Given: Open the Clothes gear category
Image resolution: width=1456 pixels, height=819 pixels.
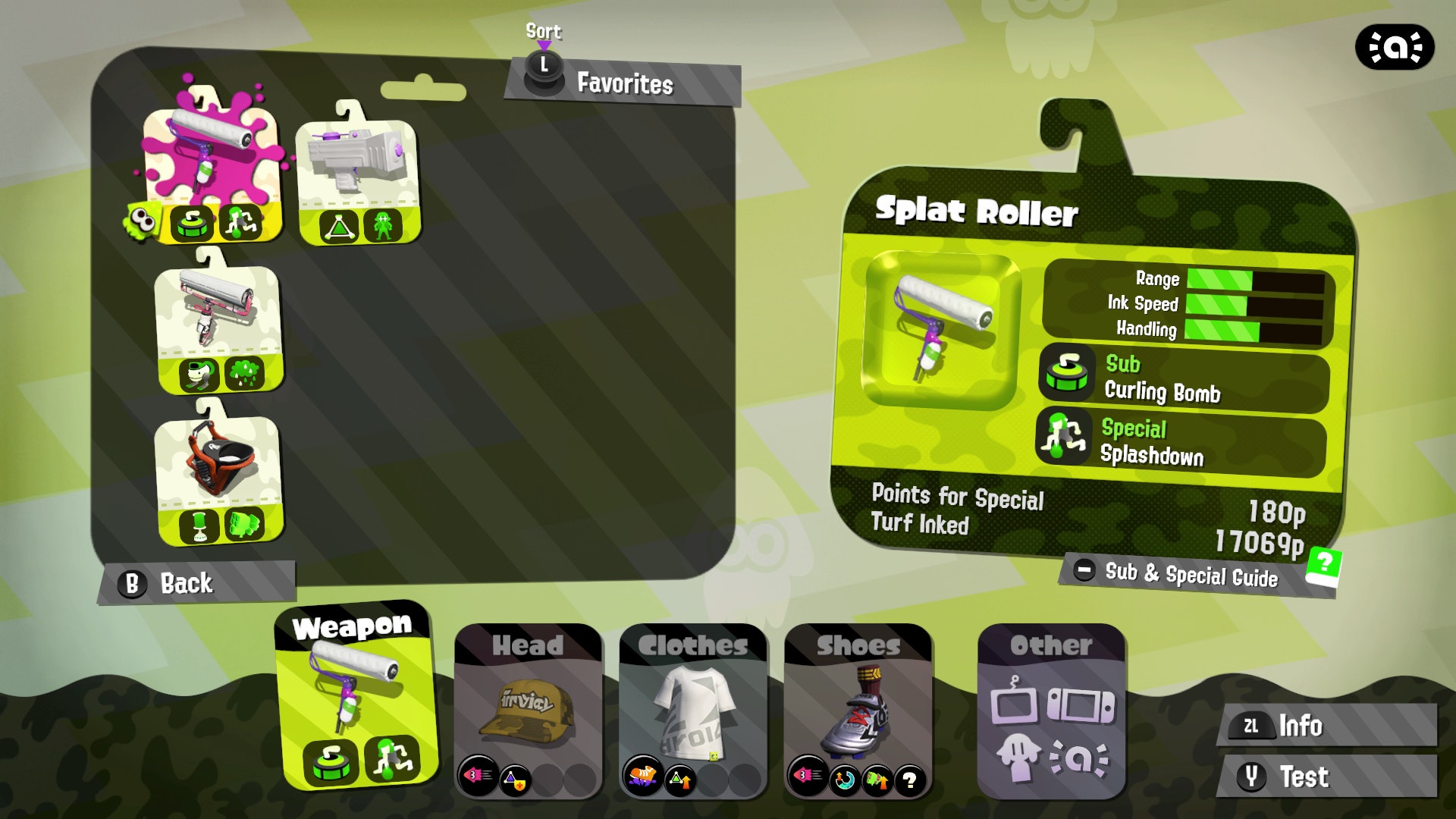Looking at the screenshot, I should pyautogui.click(x=693, y=709).
